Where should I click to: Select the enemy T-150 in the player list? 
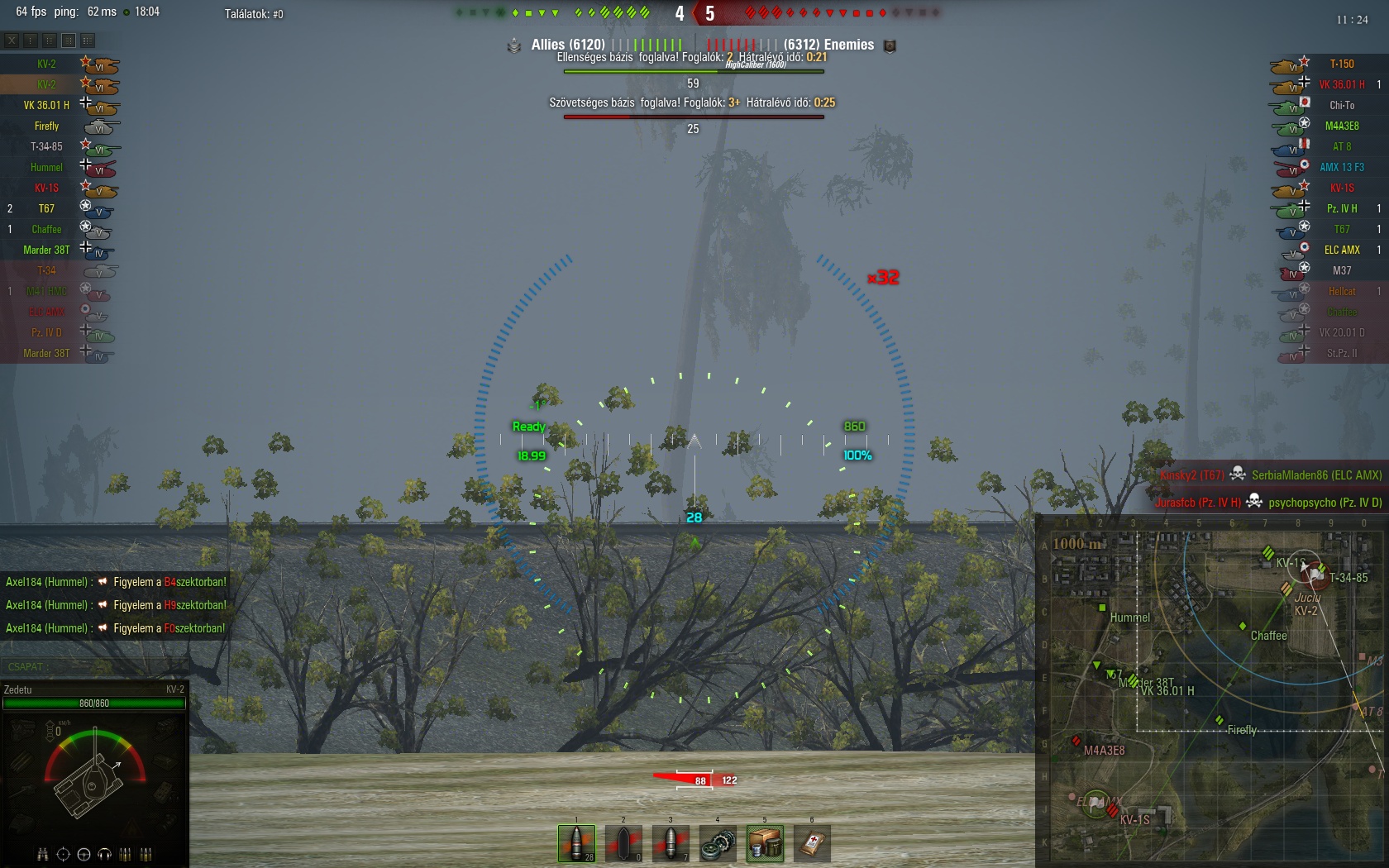point(1341,64)
